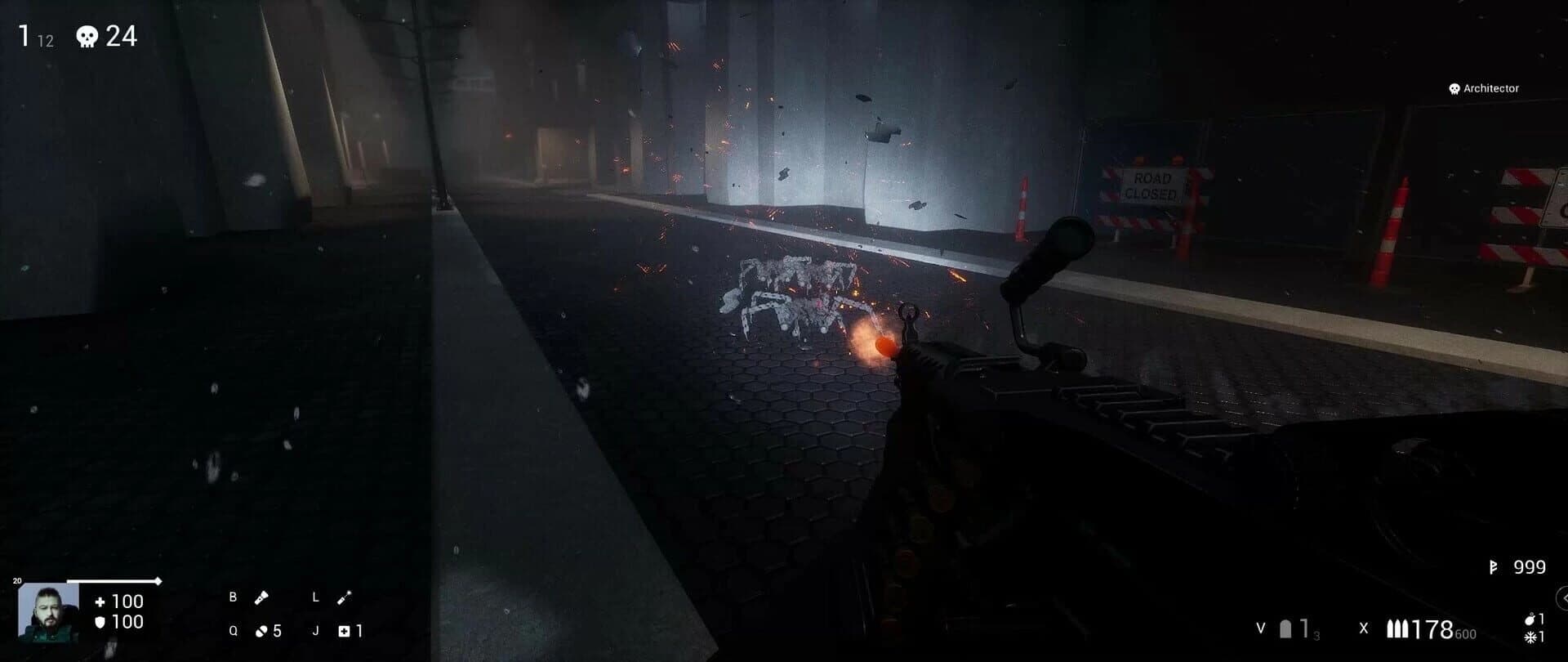The height and width of the screenshot is (662, 1568).
Task: Select the snowflake grenade icon showing 1
Action: 1530,636
